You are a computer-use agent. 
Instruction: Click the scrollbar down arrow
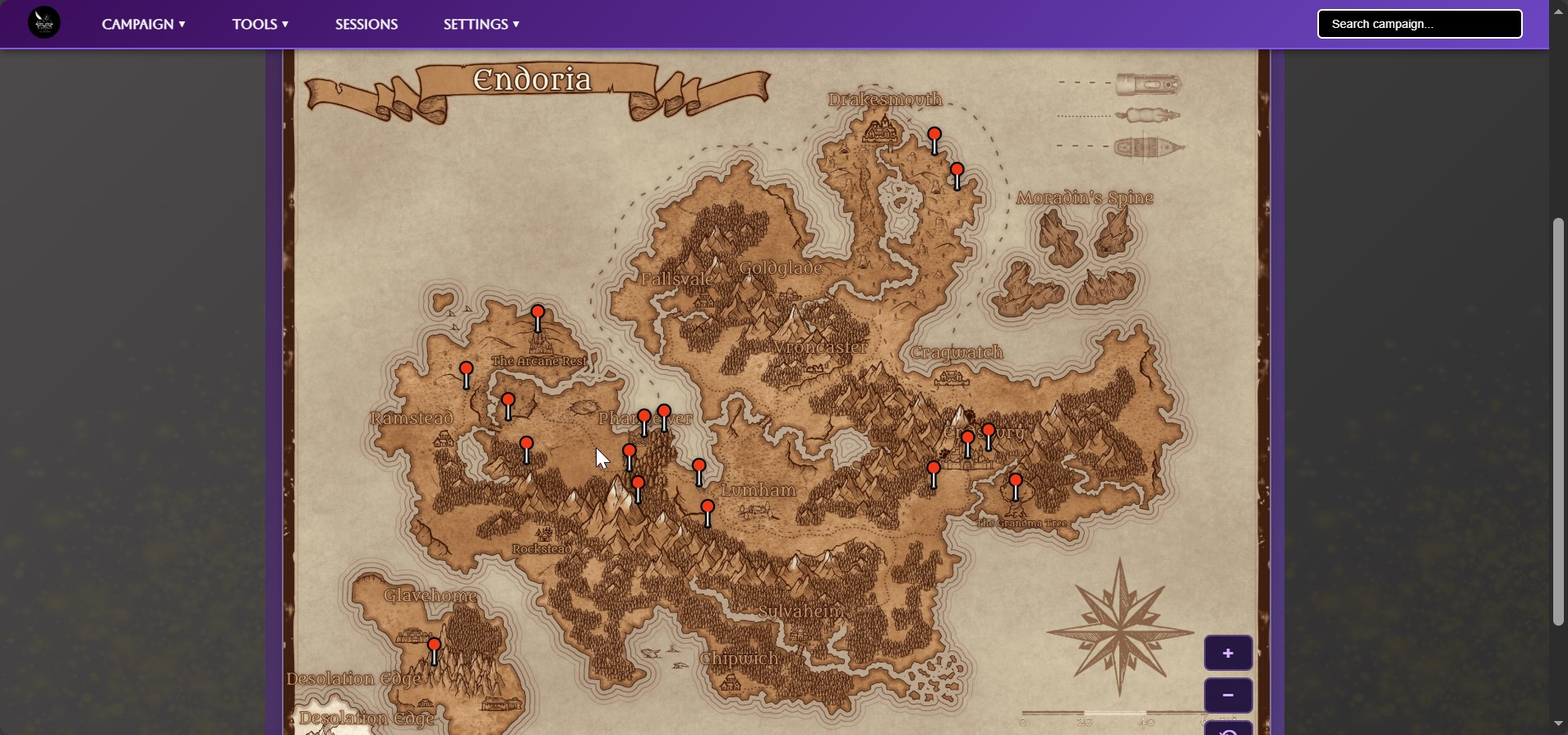point(1558,723)
